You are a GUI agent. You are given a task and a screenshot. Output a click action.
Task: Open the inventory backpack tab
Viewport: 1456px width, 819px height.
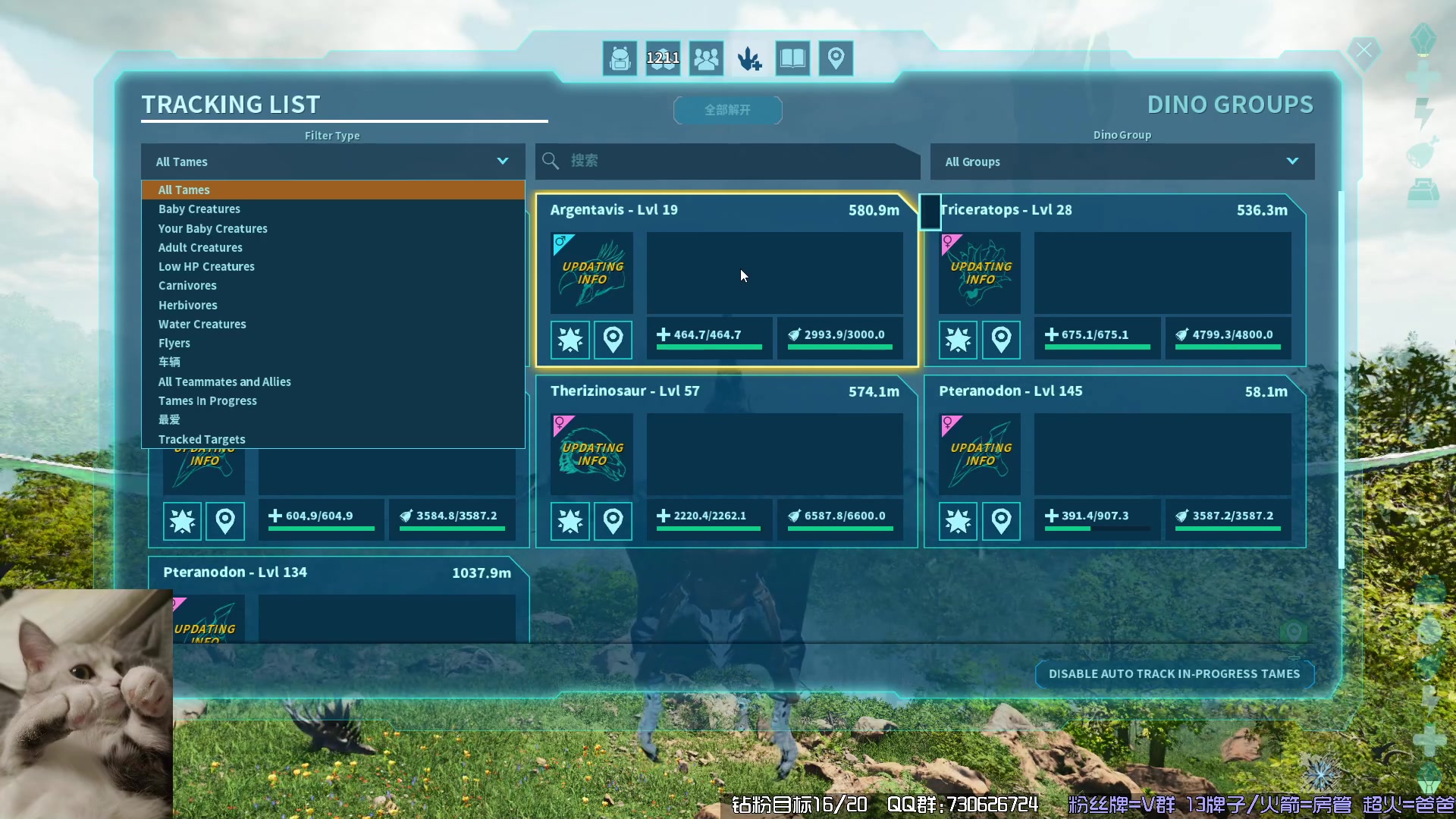pyautogui.click(x=620, y=58)
